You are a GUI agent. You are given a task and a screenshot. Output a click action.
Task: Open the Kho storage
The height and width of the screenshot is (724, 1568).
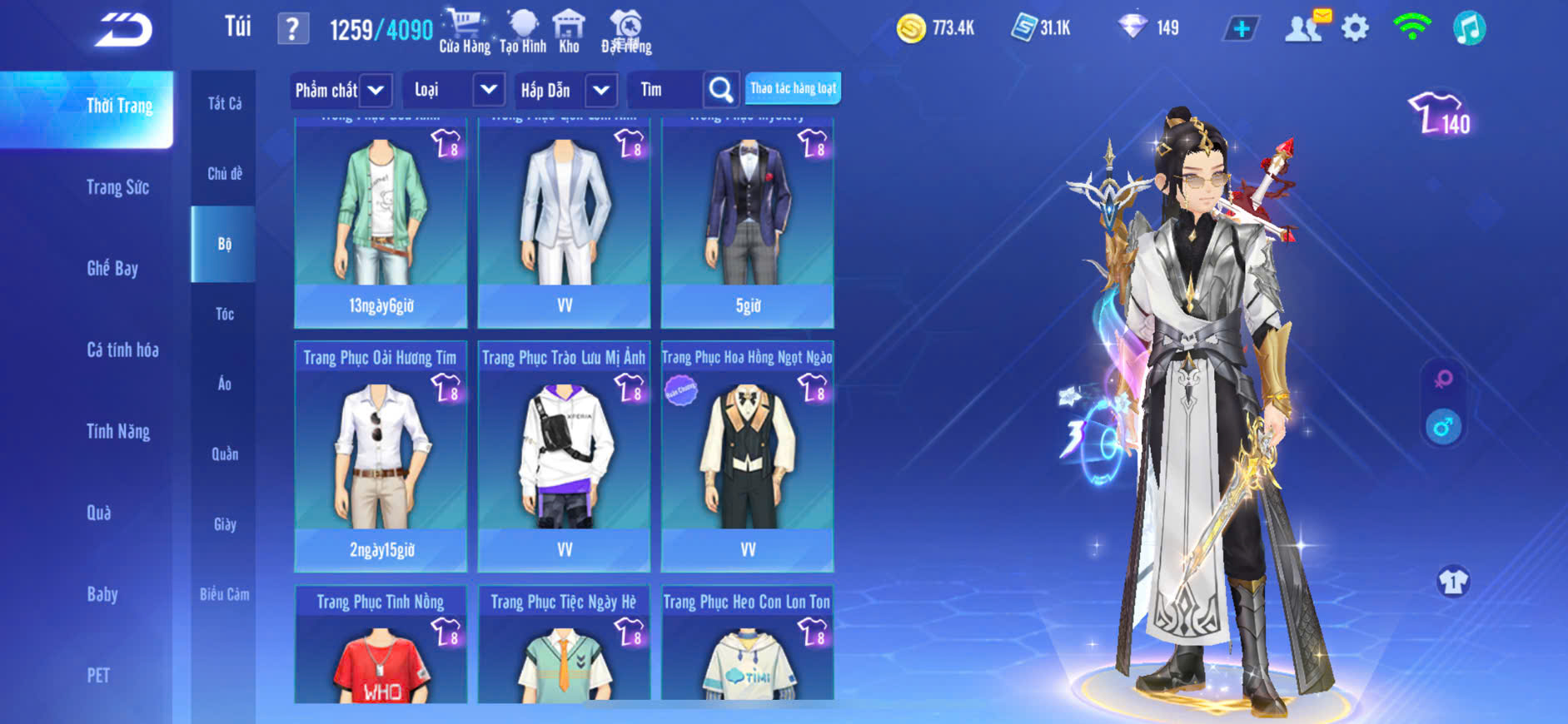click(x=569, y=32)
